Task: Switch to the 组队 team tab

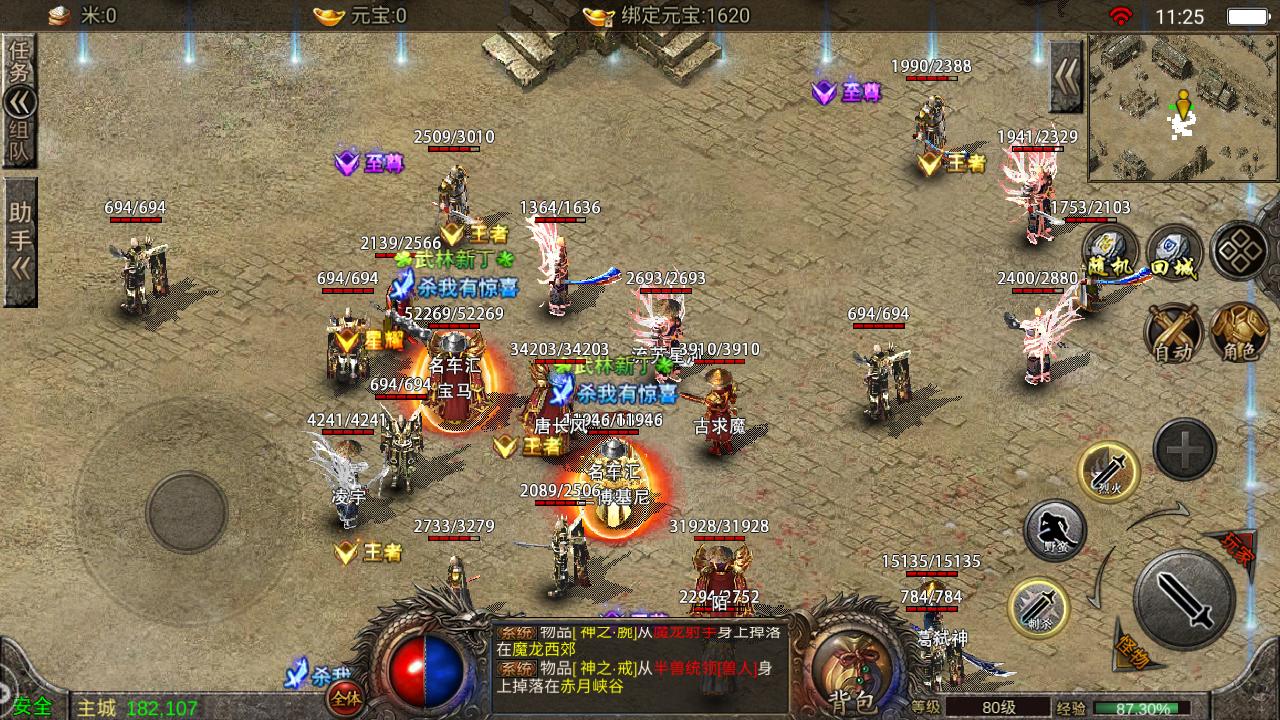Action: coord(20,142)
